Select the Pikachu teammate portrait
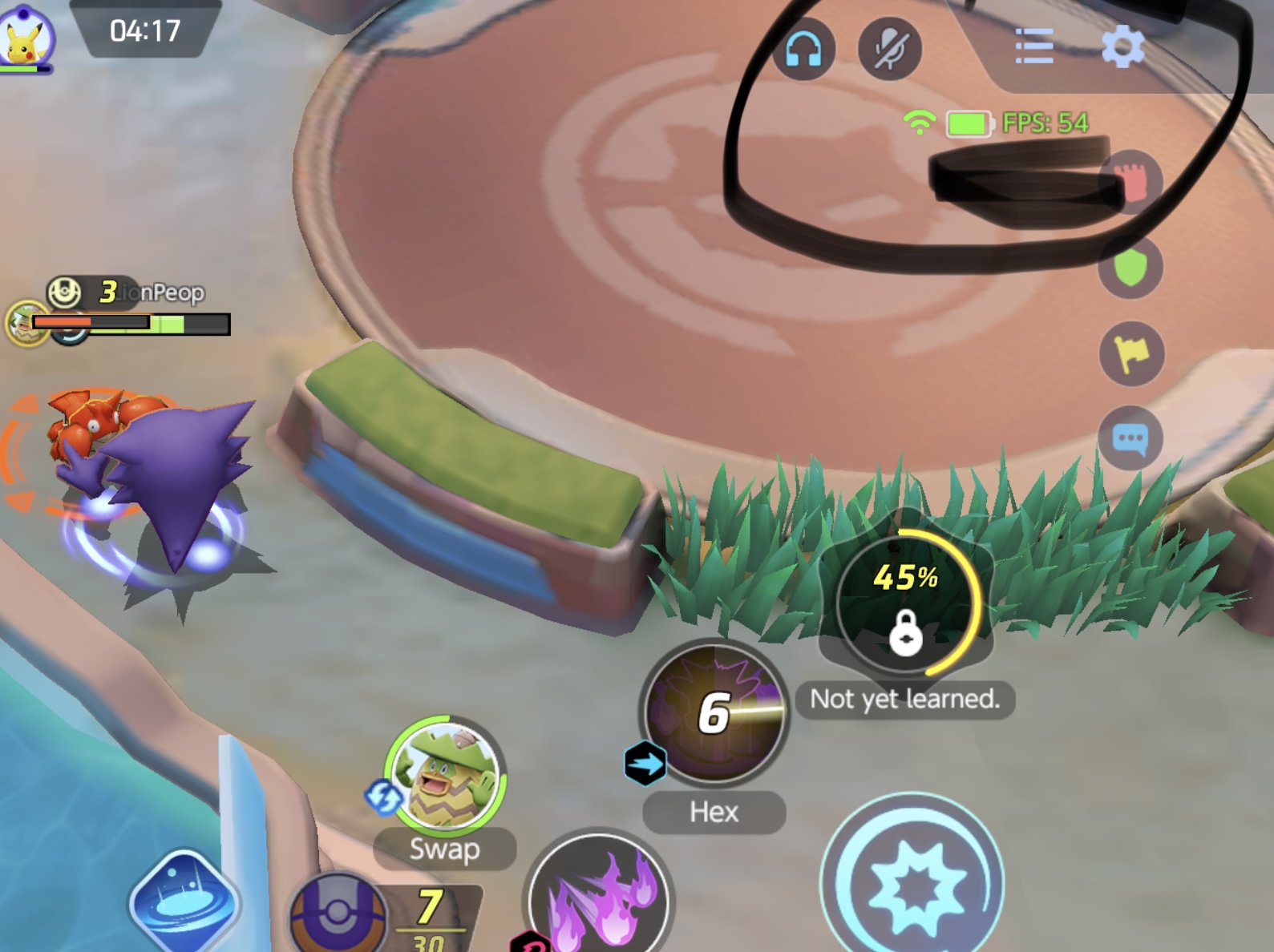The width and height of the screenshot is (1274, 952). [26, 38]
